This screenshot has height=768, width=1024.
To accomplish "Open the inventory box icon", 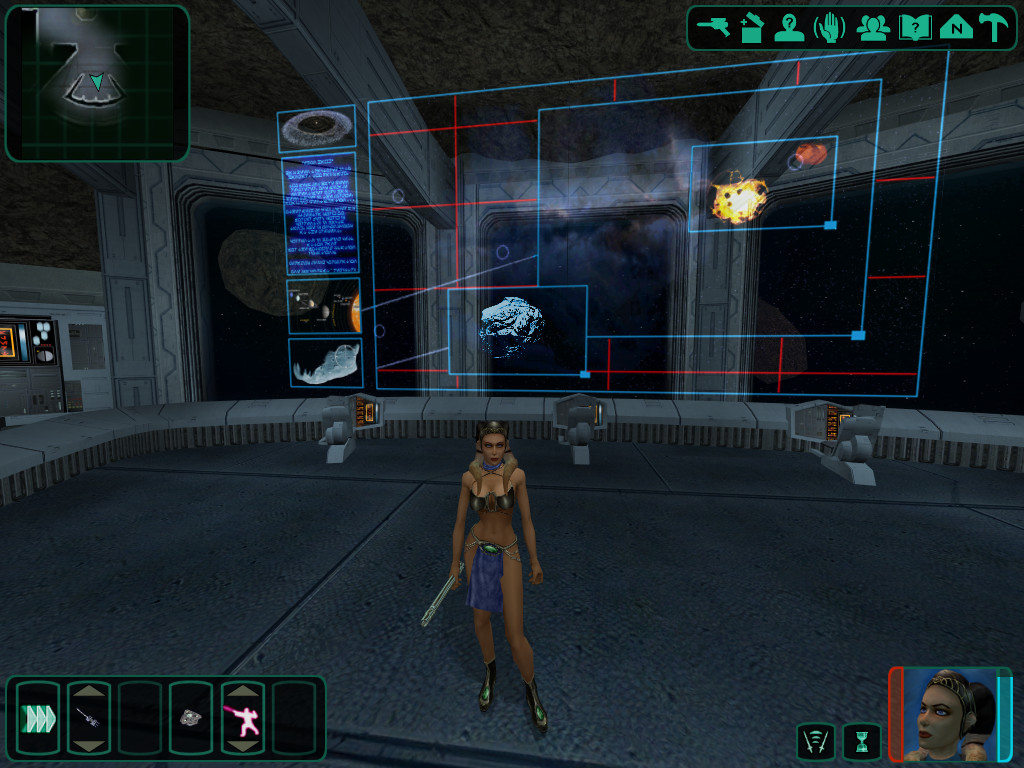I will pos(751,28).
